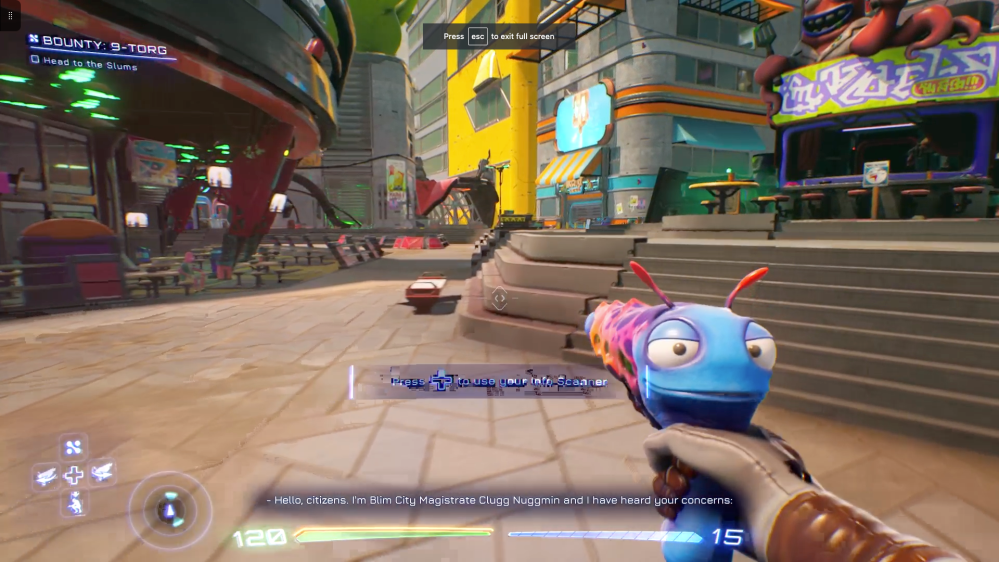This screenshot has height=562, width=999.
Task: Select the crouching figure icon
Action: point(73,506)
